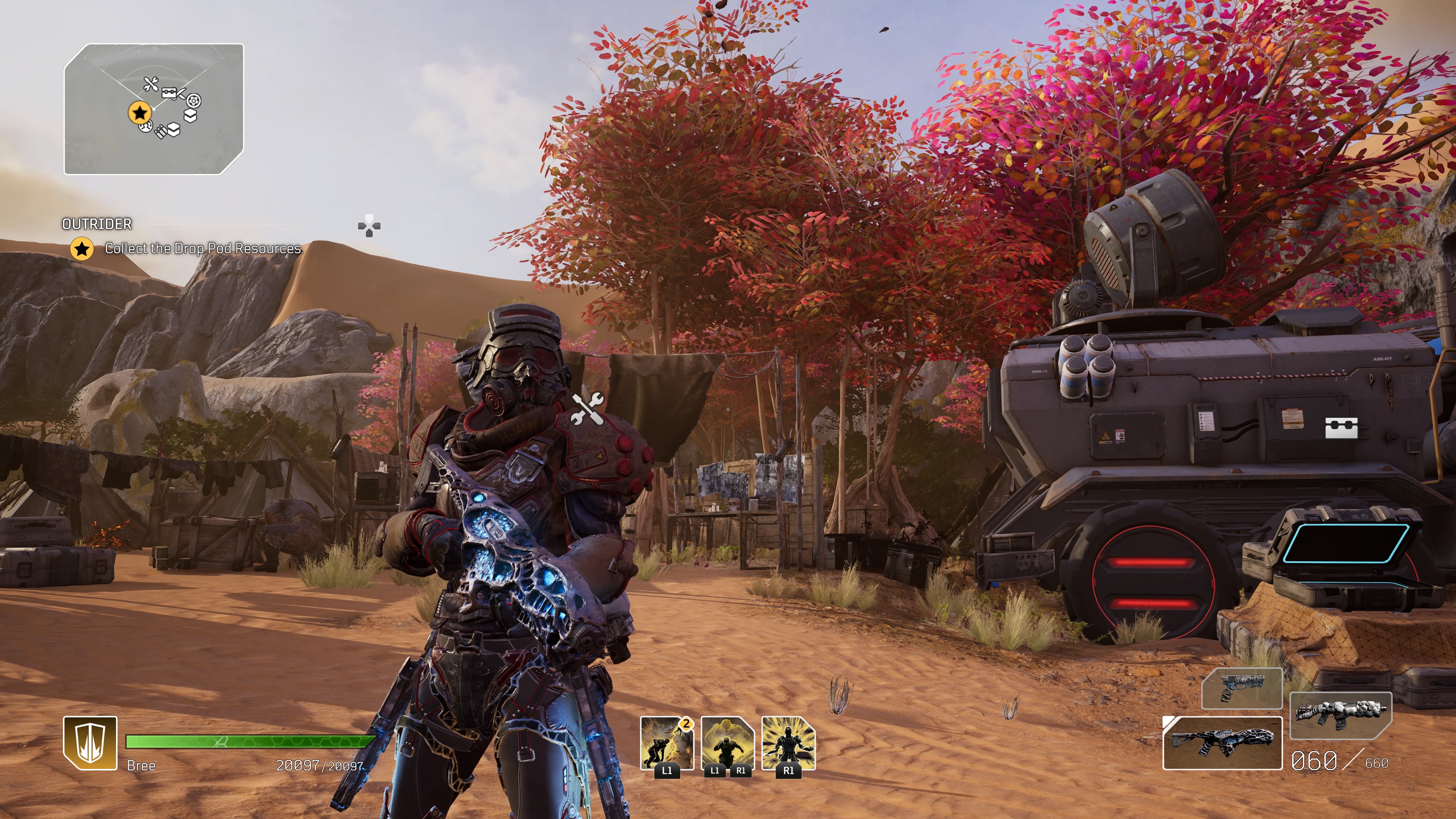Activate the leaping figure skill with badge 2

pos(667,743)
